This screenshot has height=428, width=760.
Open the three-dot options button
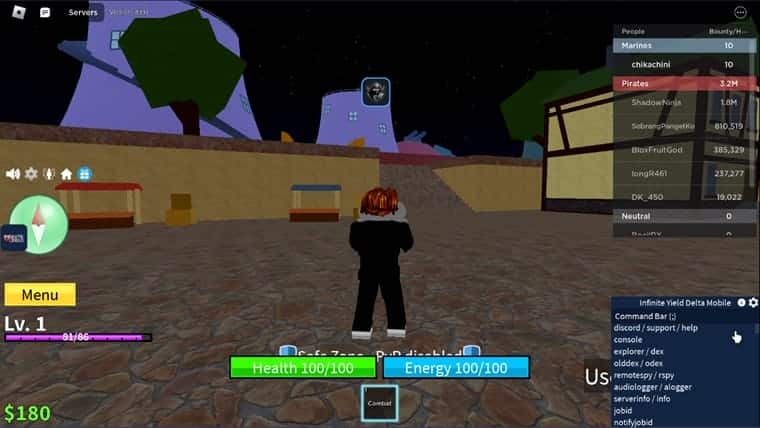[740, 12]
